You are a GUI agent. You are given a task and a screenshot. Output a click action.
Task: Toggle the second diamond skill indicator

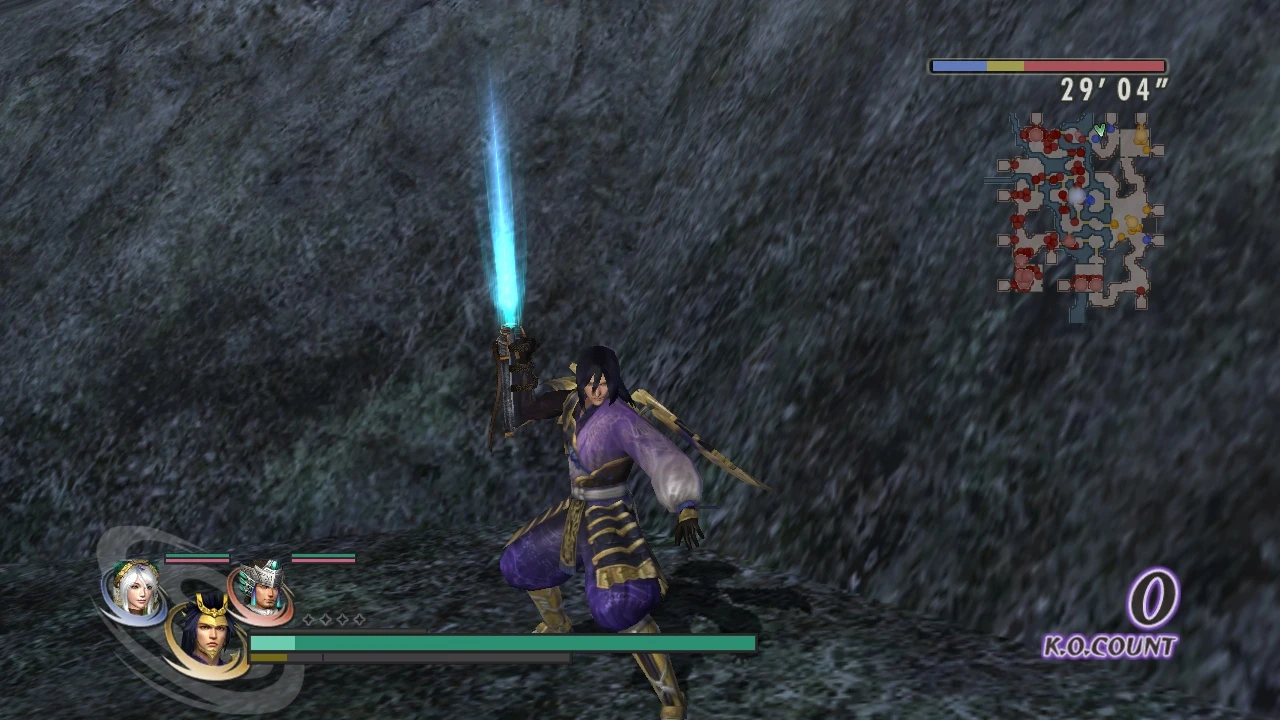pyautogui.click(x=324, y=620)
